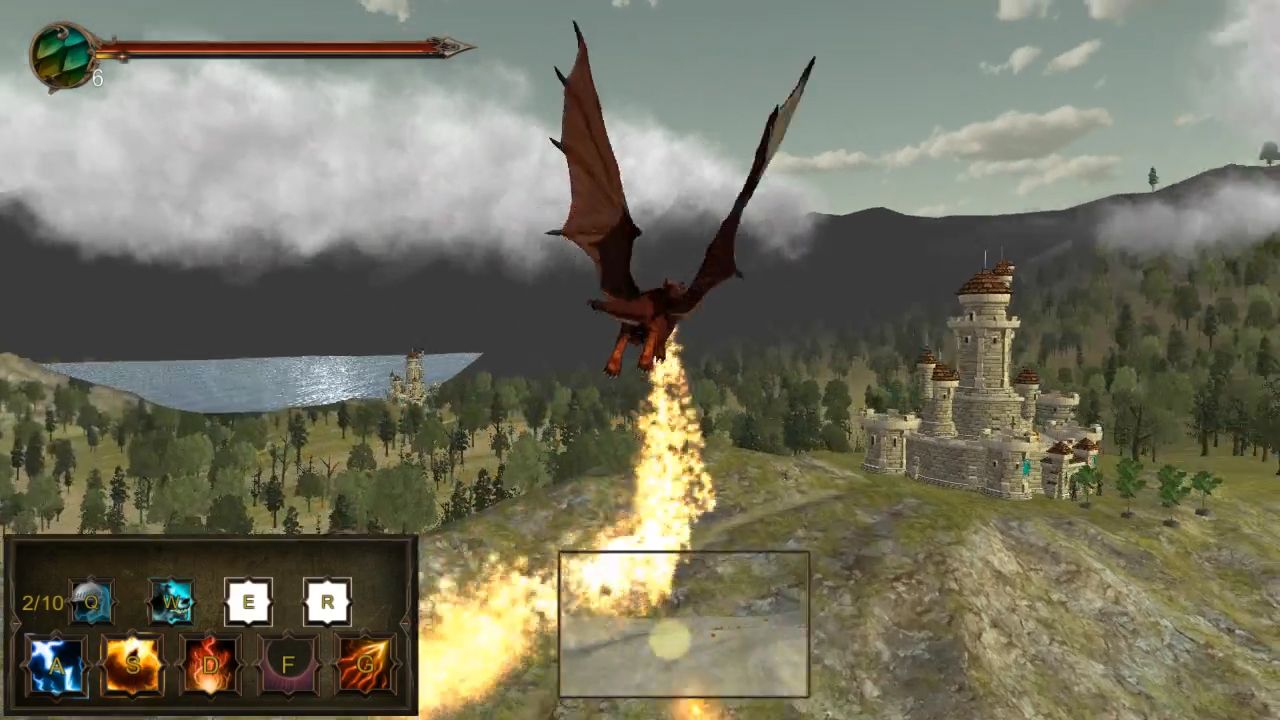The image size is (1280, 720).
Task: Fire the flaming streak ability
Action: 365,665
